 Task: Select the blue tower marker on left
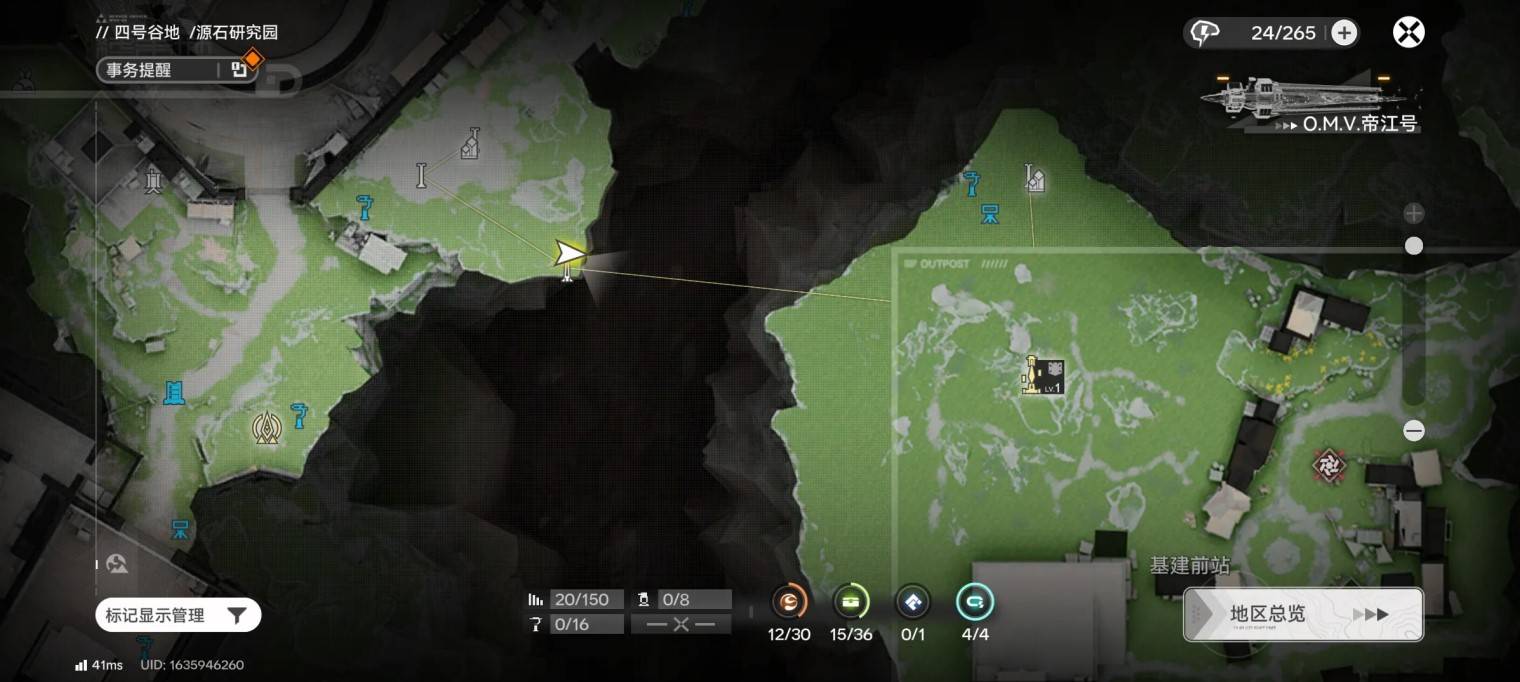point(174,392)
